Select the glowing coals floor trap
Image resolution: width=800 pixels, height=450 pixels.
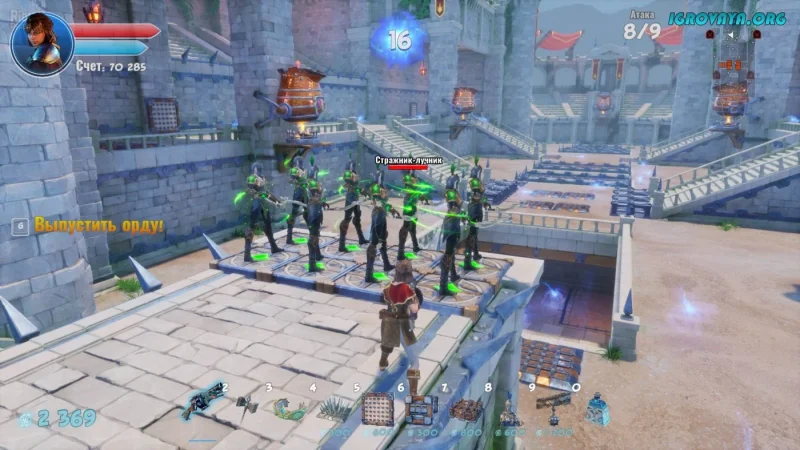(466, 409)
